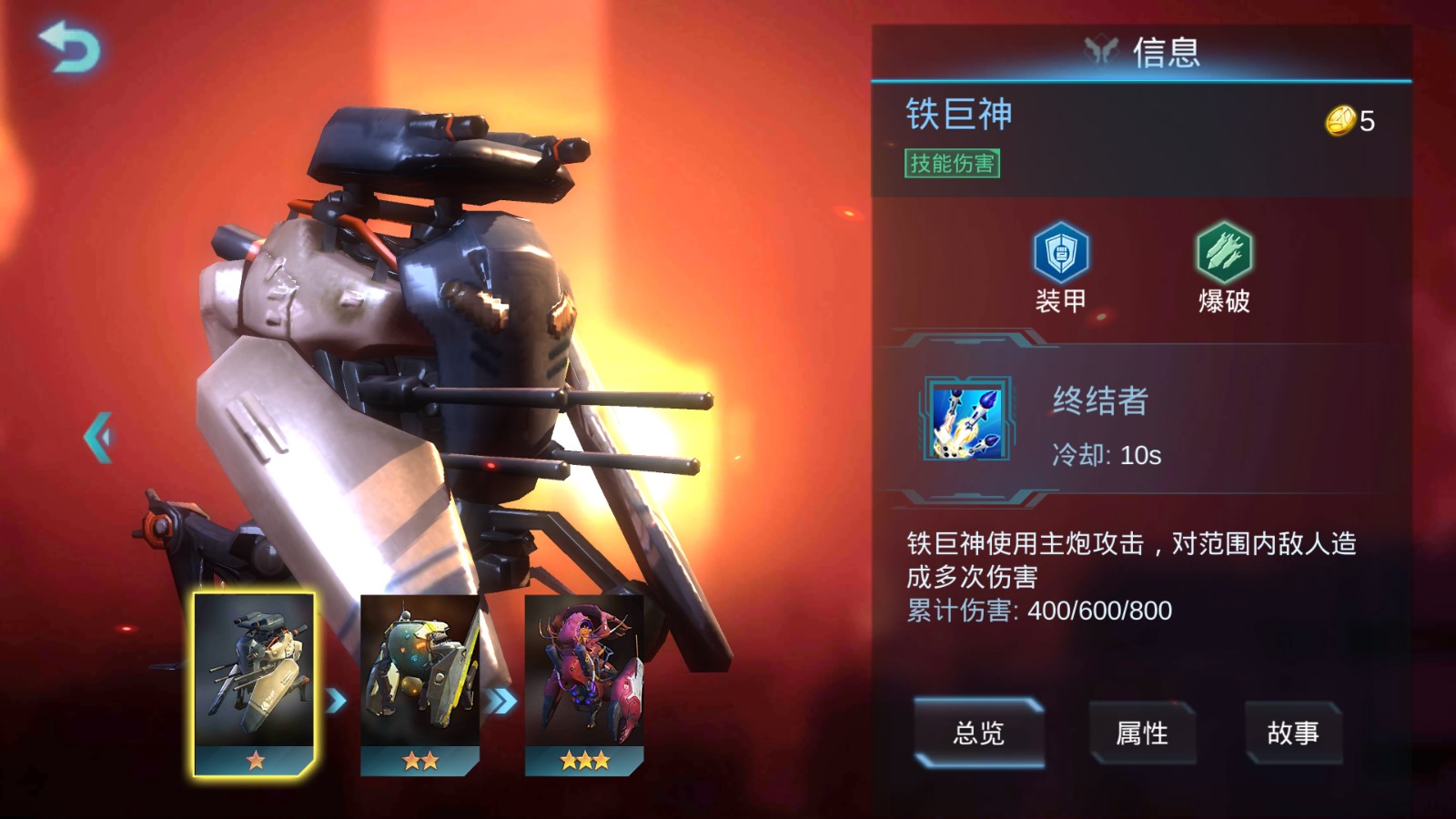View the 故事 story tab
The height and width of the screenshot is (819, 1456).
(x=1292, y=733)
